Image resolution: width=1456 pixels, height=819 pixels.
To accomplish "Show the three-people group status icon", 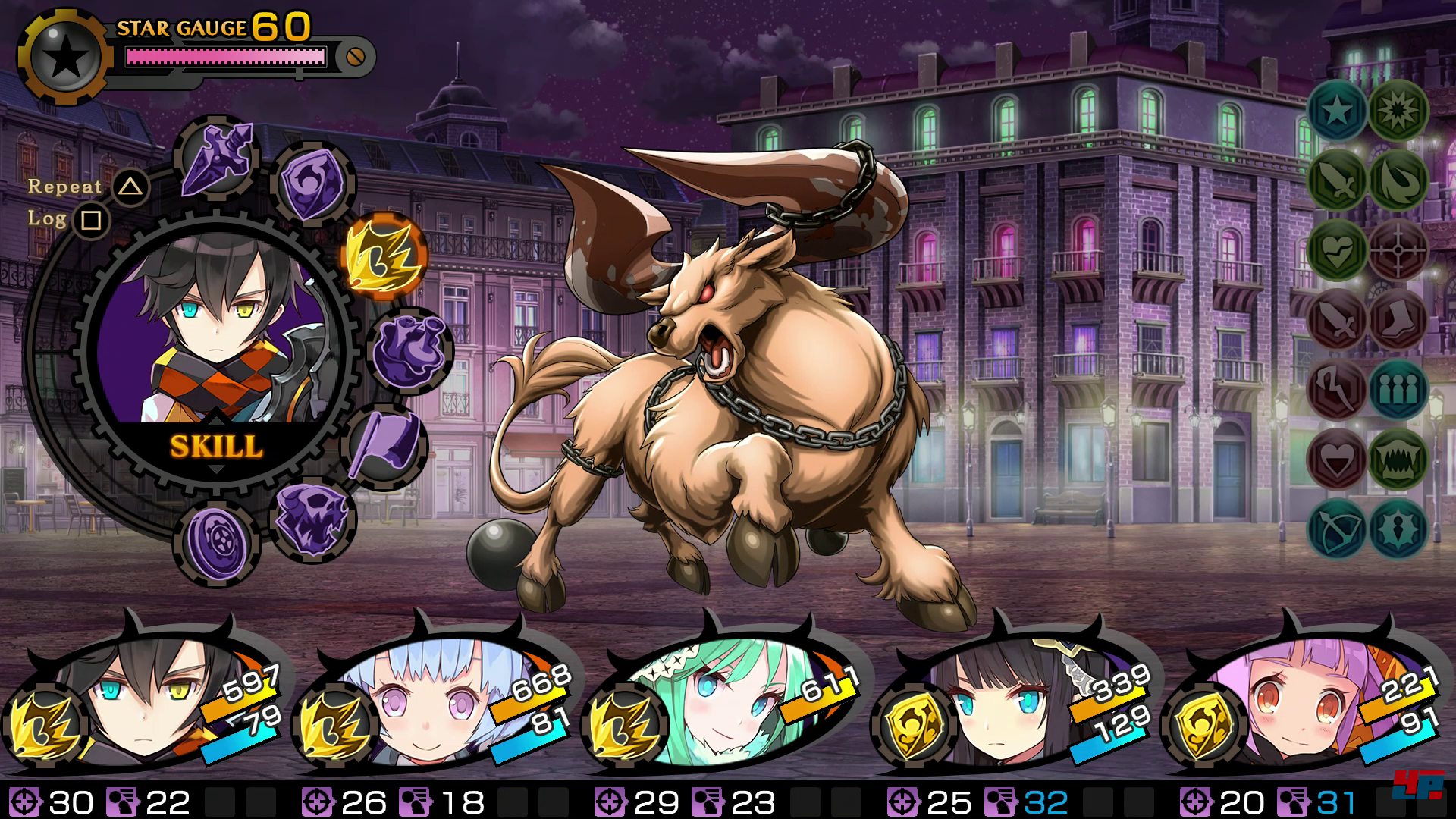I will point(1398,388).
